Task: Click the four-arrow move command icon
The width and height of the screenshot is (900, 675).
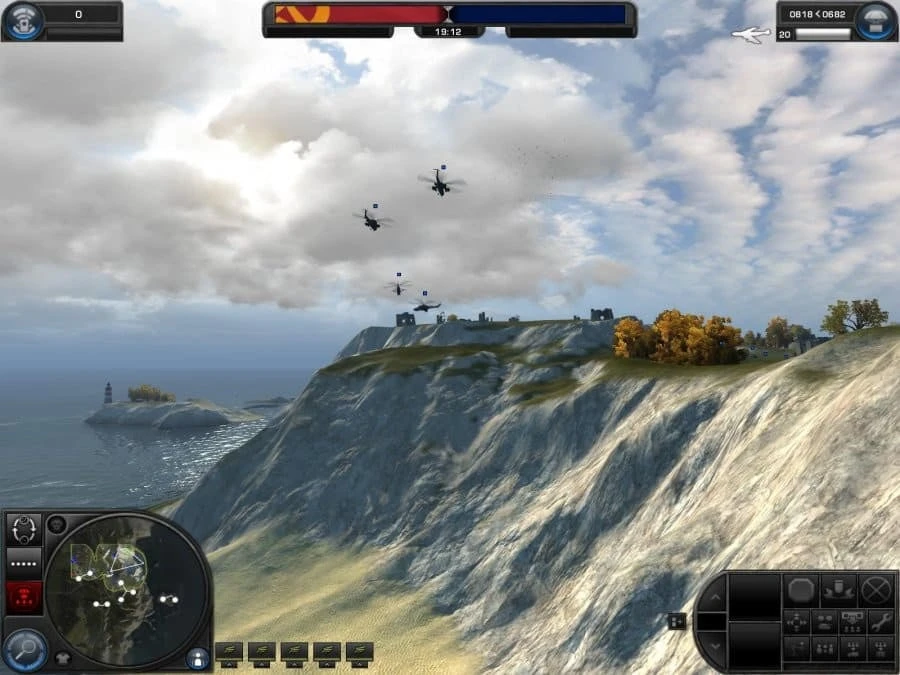Action: tap(797, 621)
